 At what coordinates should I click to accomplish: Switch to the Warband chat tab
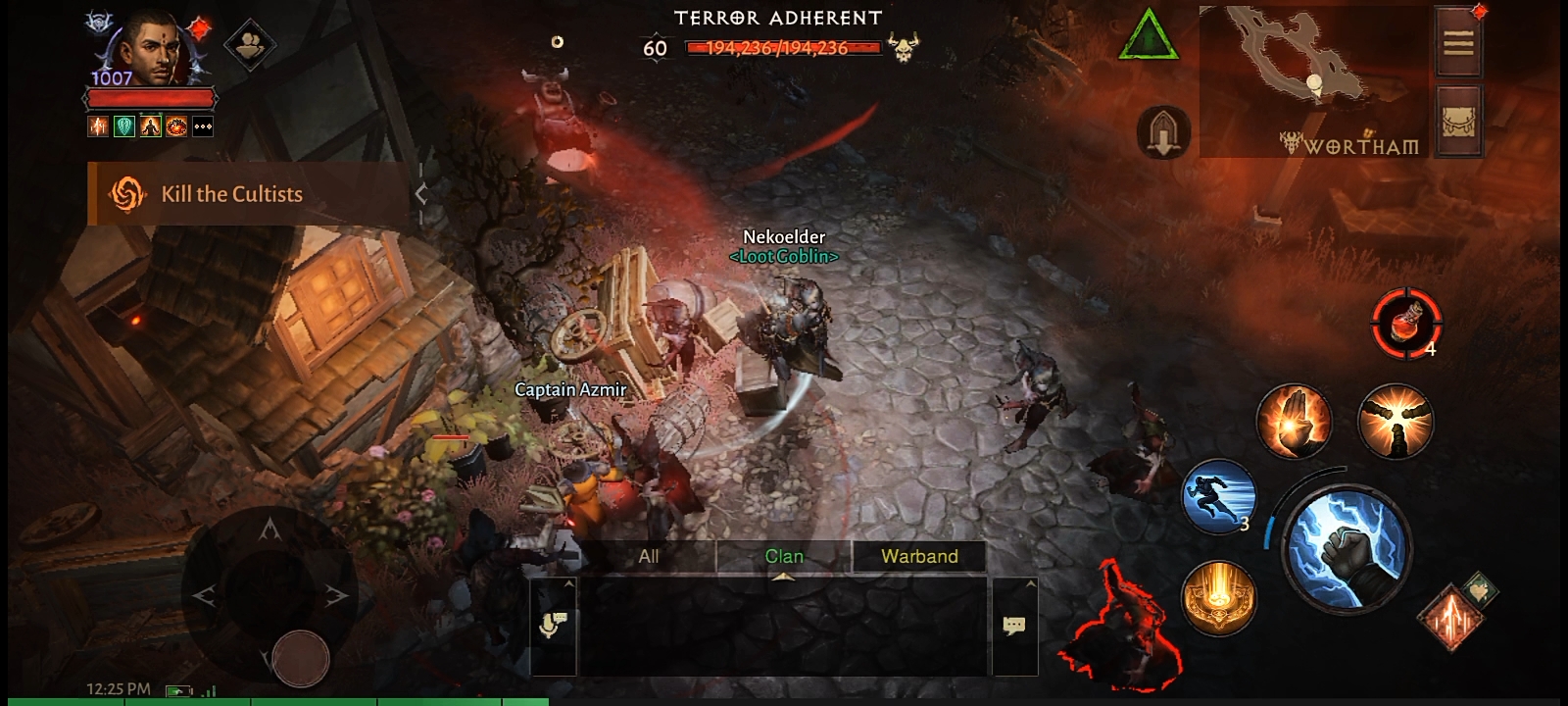click(919, 556)
